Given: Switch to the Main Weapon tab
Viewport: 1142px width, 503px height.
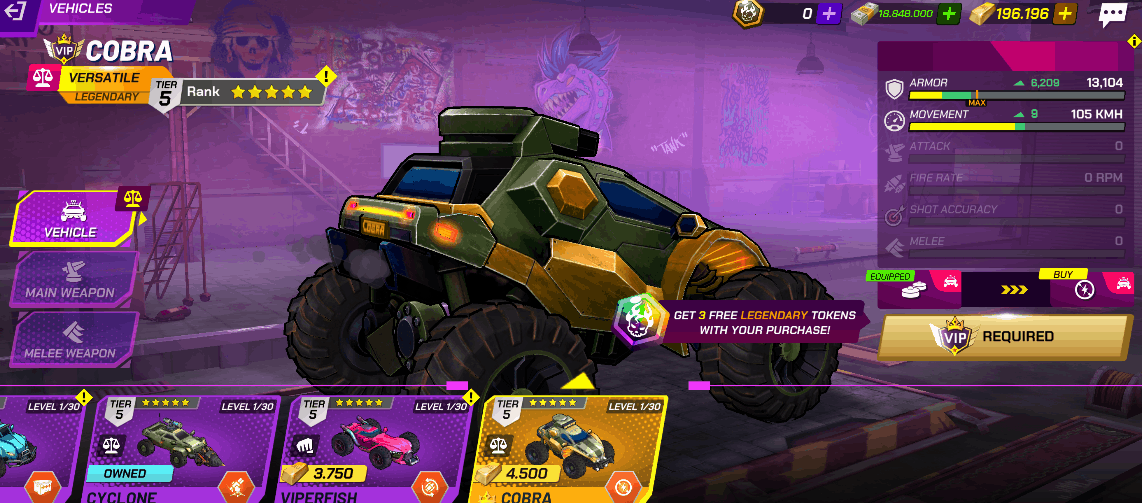Looking at the screenshot, I should point(70,279).
